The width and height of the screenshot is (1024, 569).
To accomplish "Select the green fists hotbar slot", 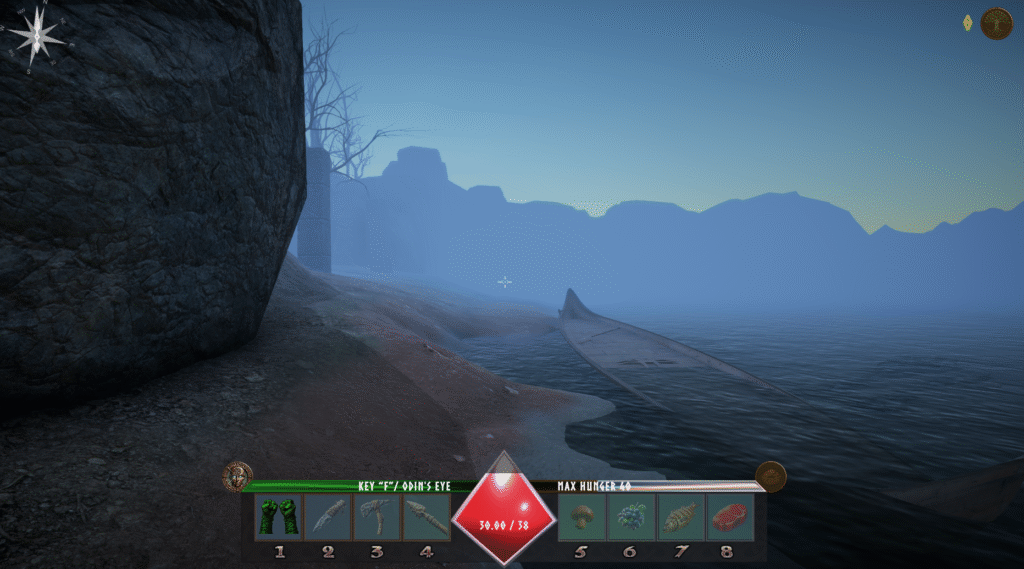I will 278,517.
